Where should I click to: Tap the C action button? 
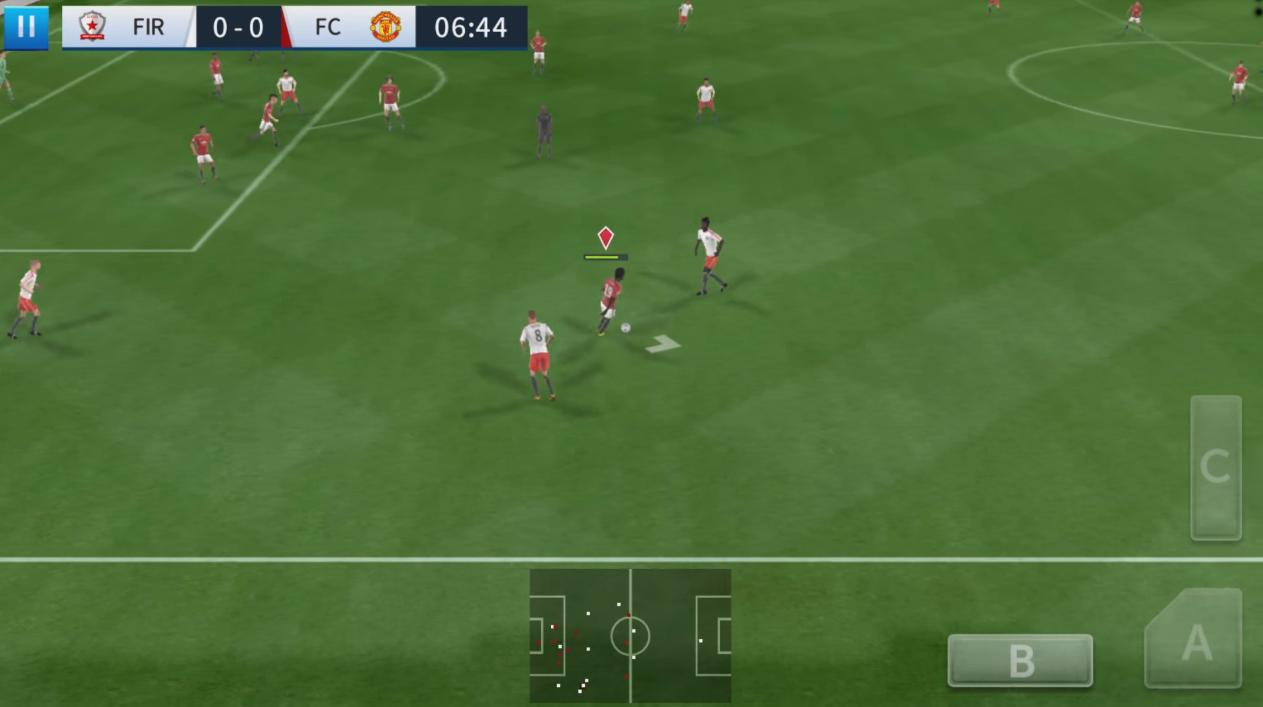[1215, 467]
